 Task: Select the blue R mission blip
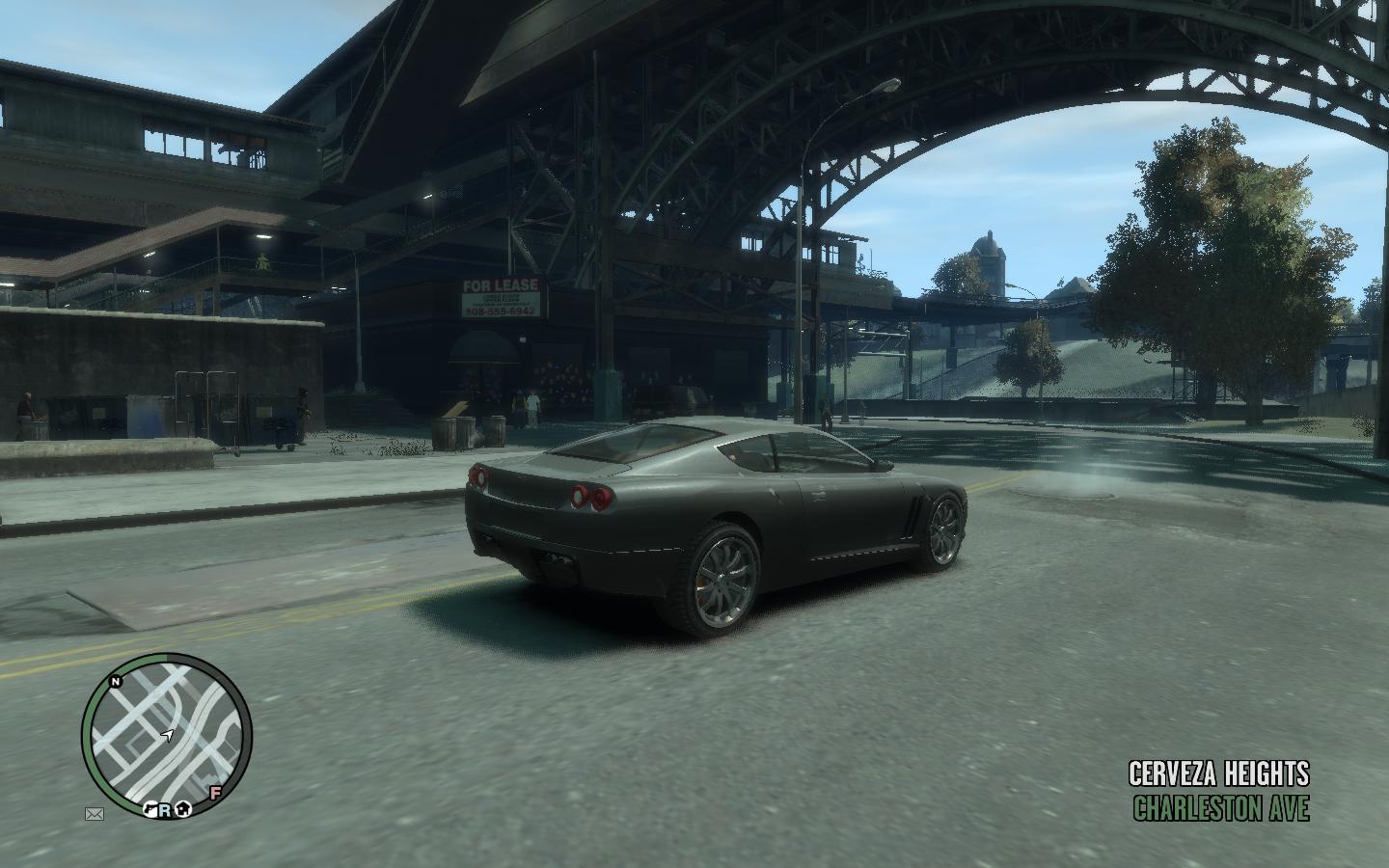[165, 810]
